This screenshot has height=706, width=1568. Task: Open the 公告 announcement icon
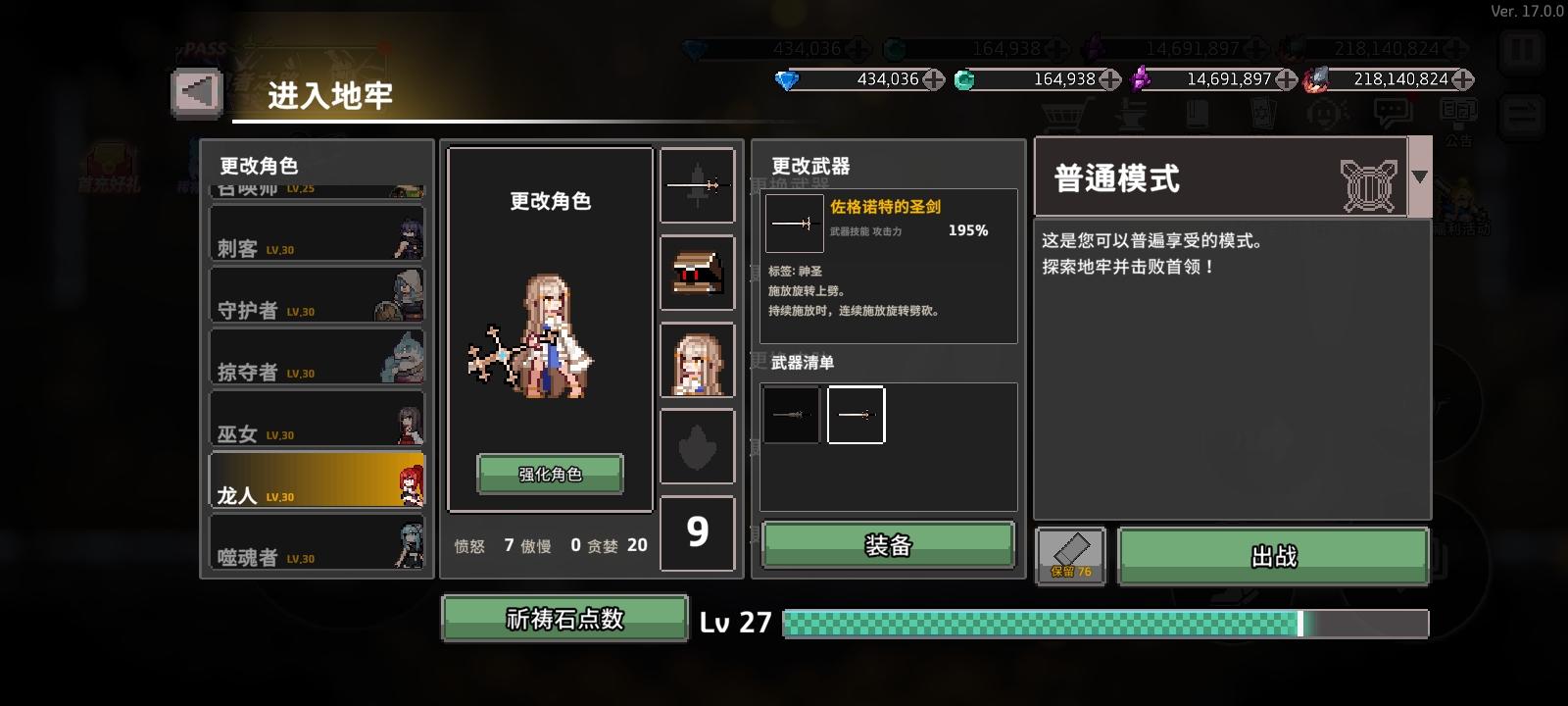pyautogui.click(x=1458, y=111)
